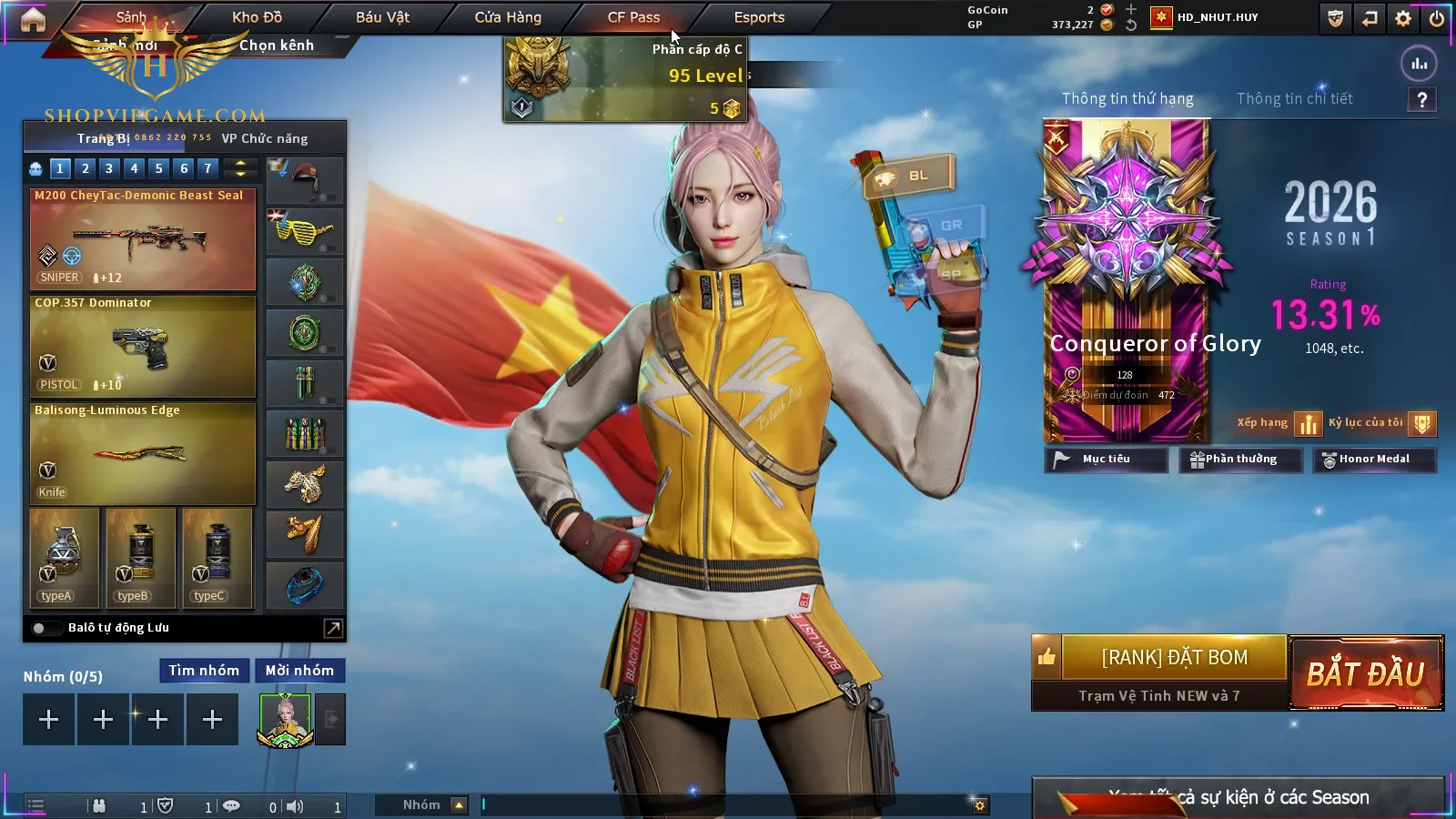
Task: Switch to the Esports menu
Action: (759, 17)
